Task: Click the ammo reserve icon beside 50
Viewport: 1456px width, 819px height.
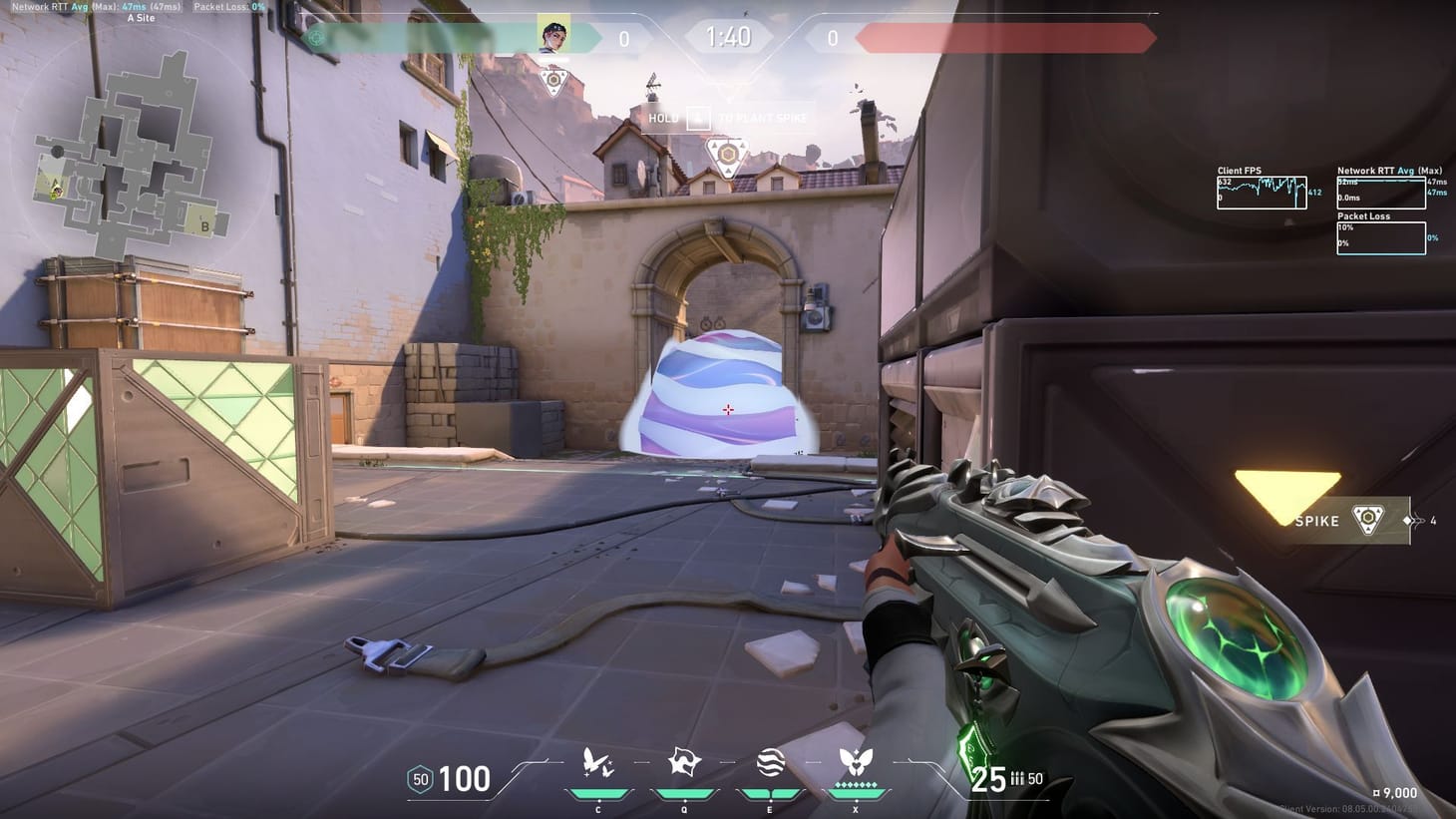Action: 1016,779
